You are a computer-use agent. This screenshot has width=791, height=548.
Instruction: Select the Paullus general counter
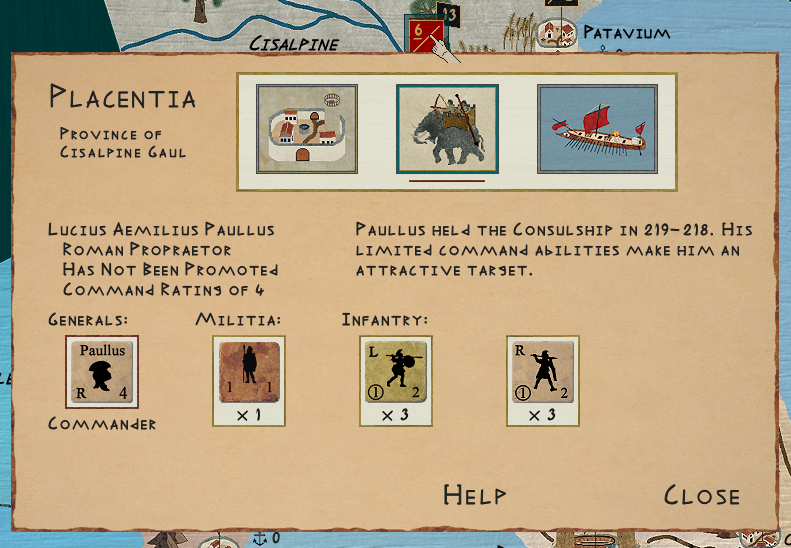point(102,371)
